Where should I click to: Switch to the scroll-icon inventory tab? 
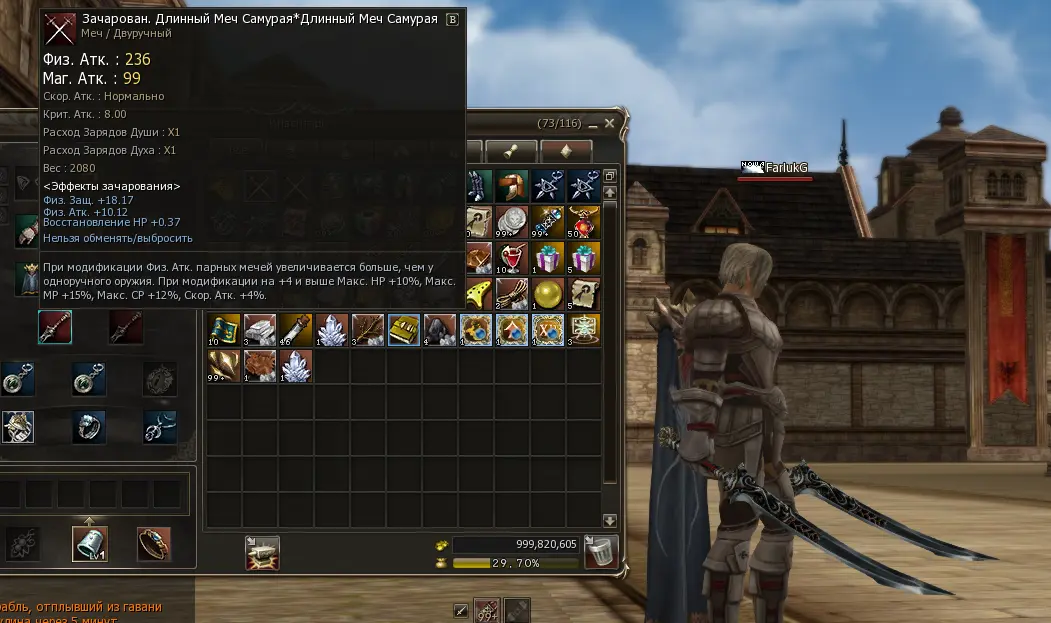click(512, 150)
